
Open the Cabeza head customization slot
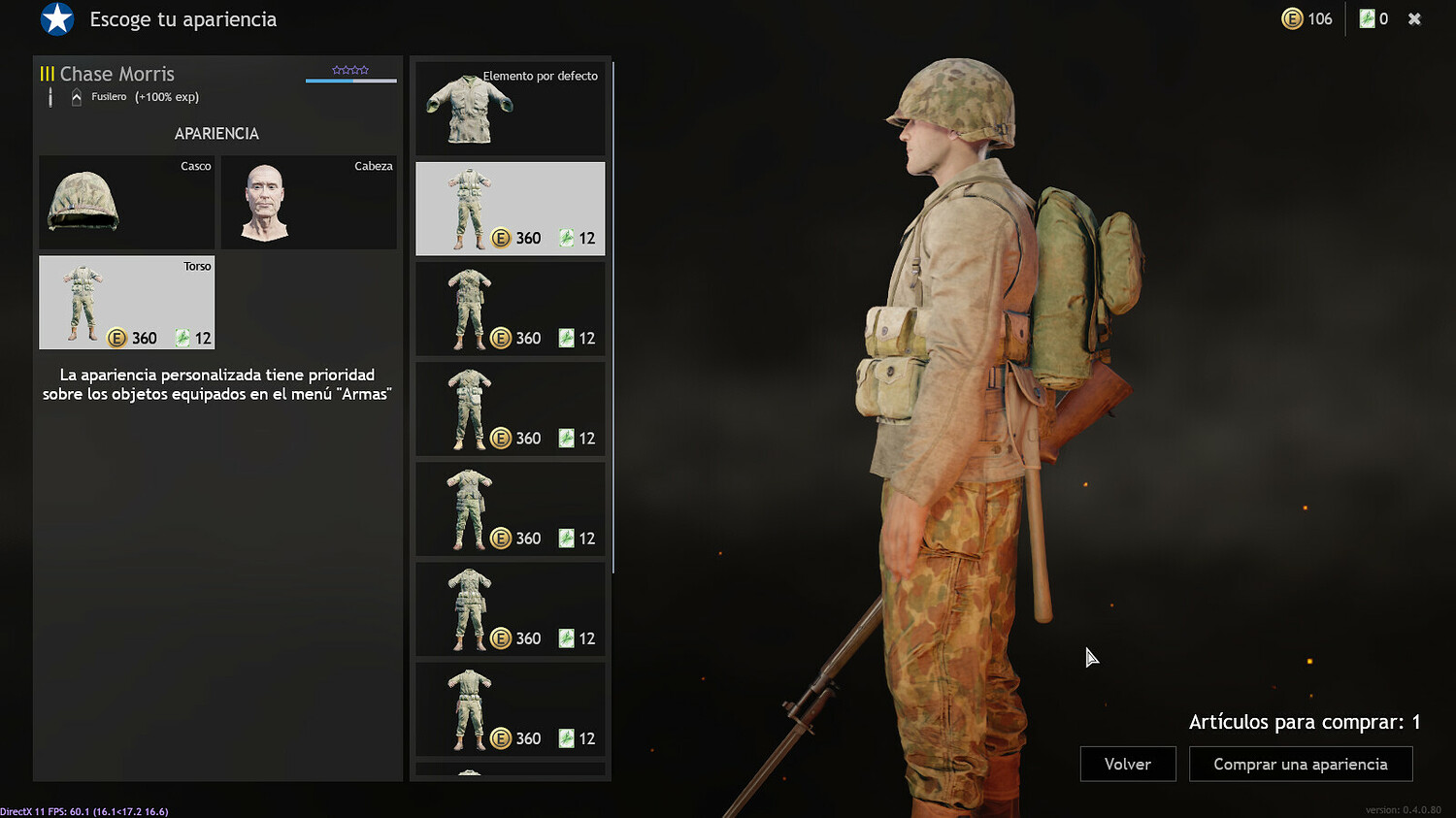[x=308, y=202]
